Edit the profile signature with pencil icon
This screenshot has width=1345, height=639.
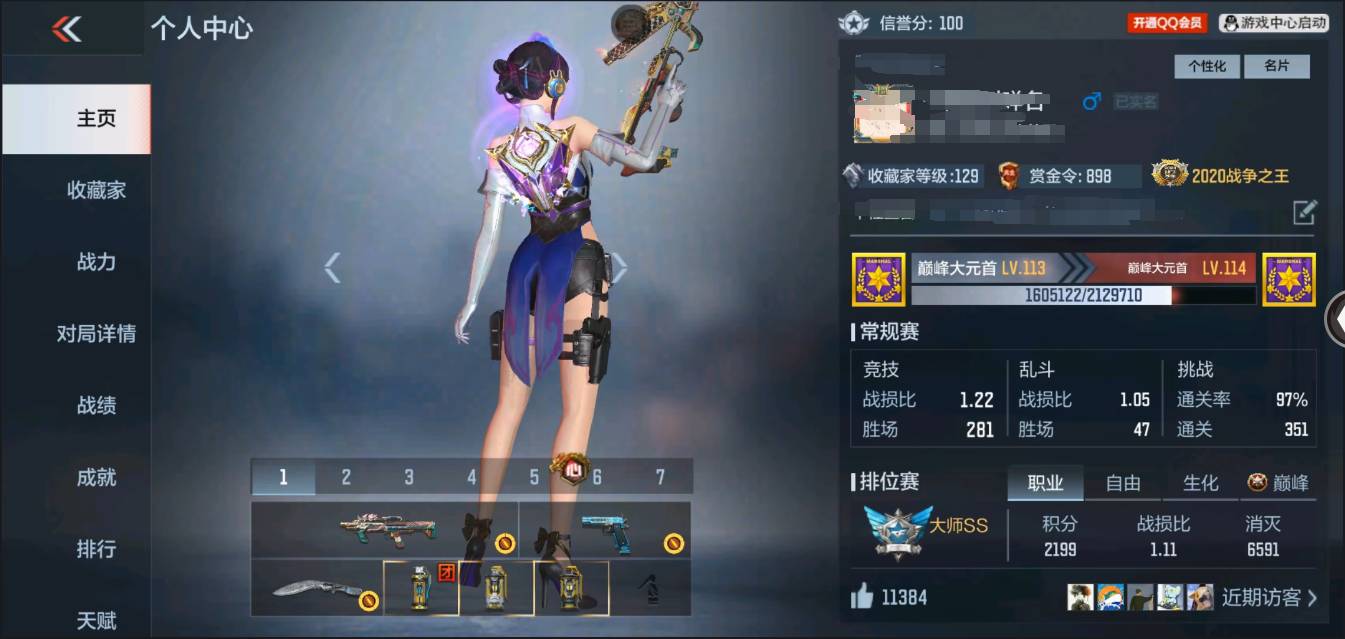point(1304,212)
